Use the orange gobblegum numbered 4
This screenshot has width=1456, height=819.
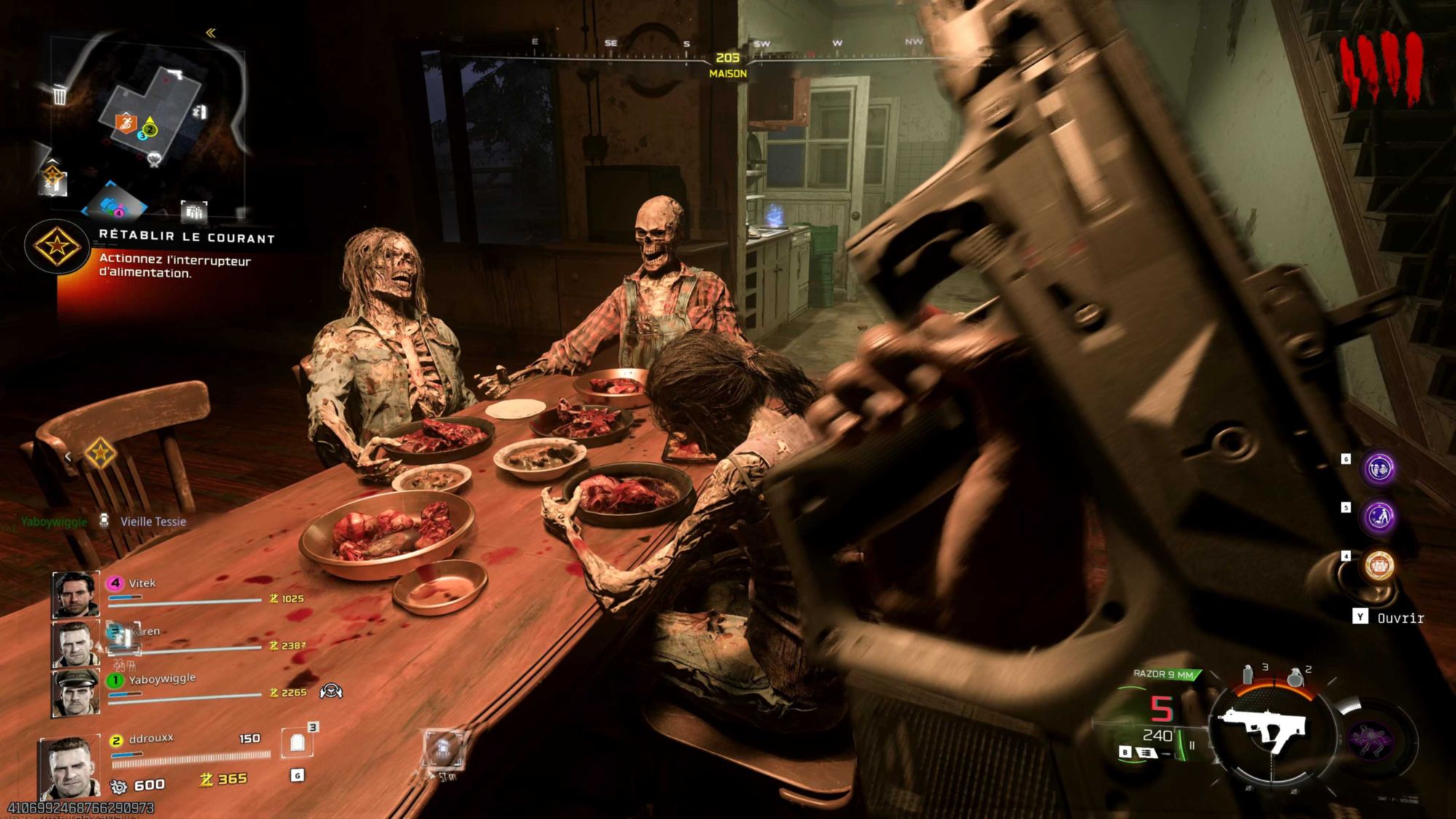pos(1378,565)
